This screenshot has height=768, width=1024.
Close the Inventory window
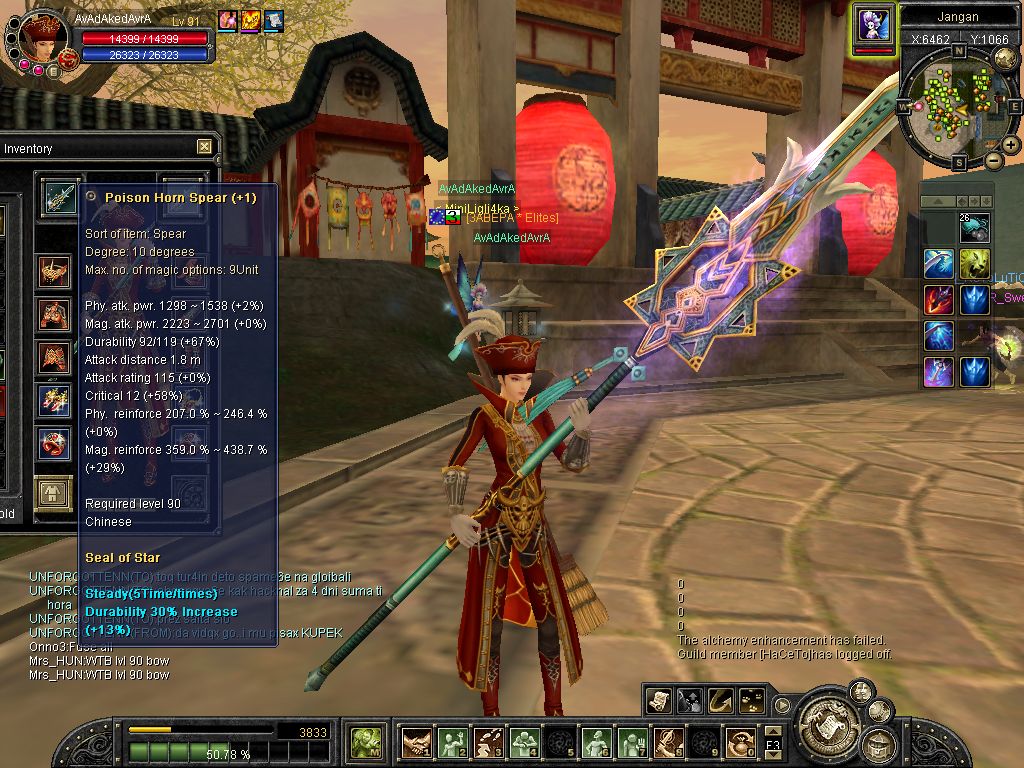(x=204, y=147)
